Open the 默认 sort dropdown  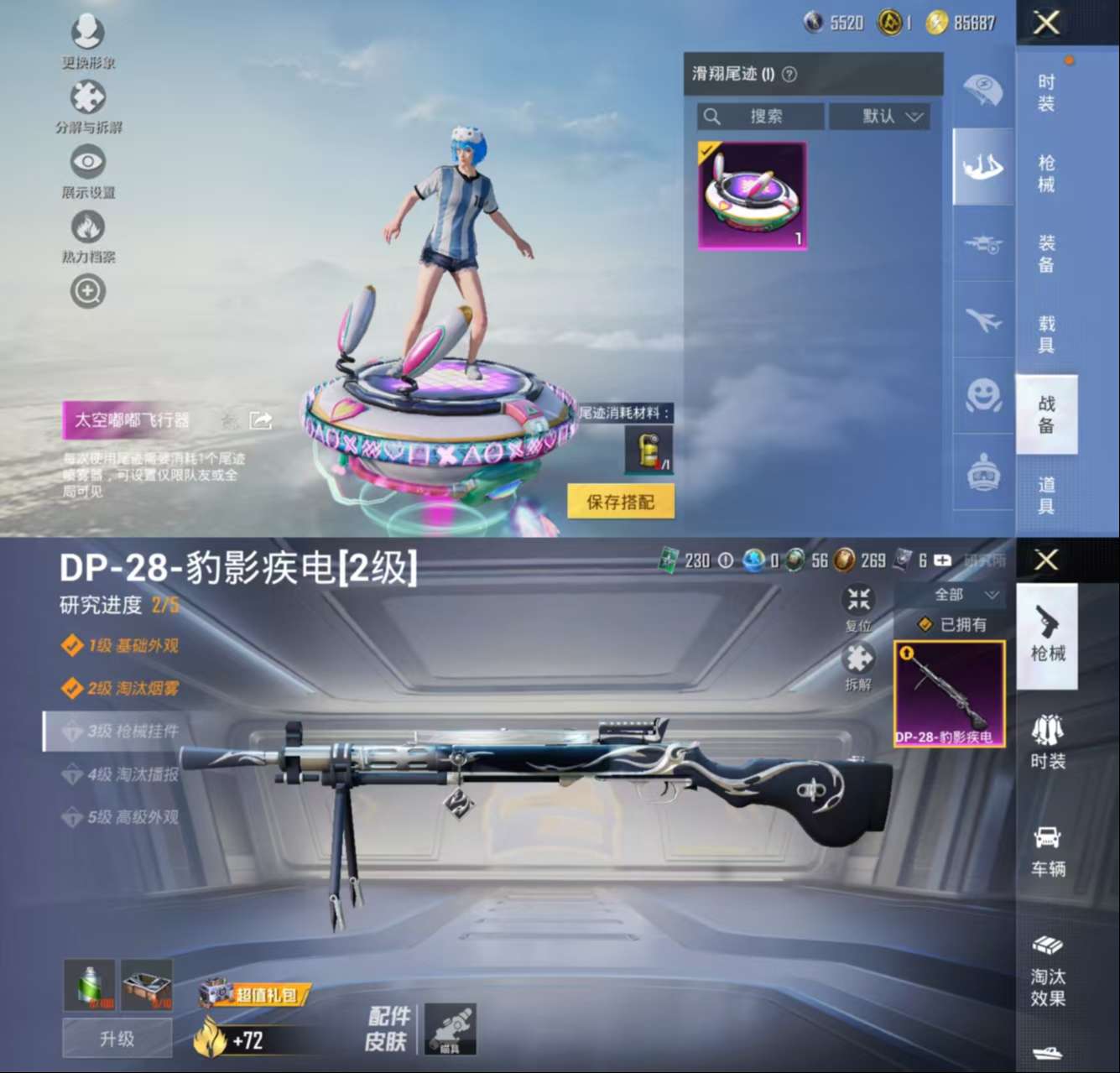878,117
